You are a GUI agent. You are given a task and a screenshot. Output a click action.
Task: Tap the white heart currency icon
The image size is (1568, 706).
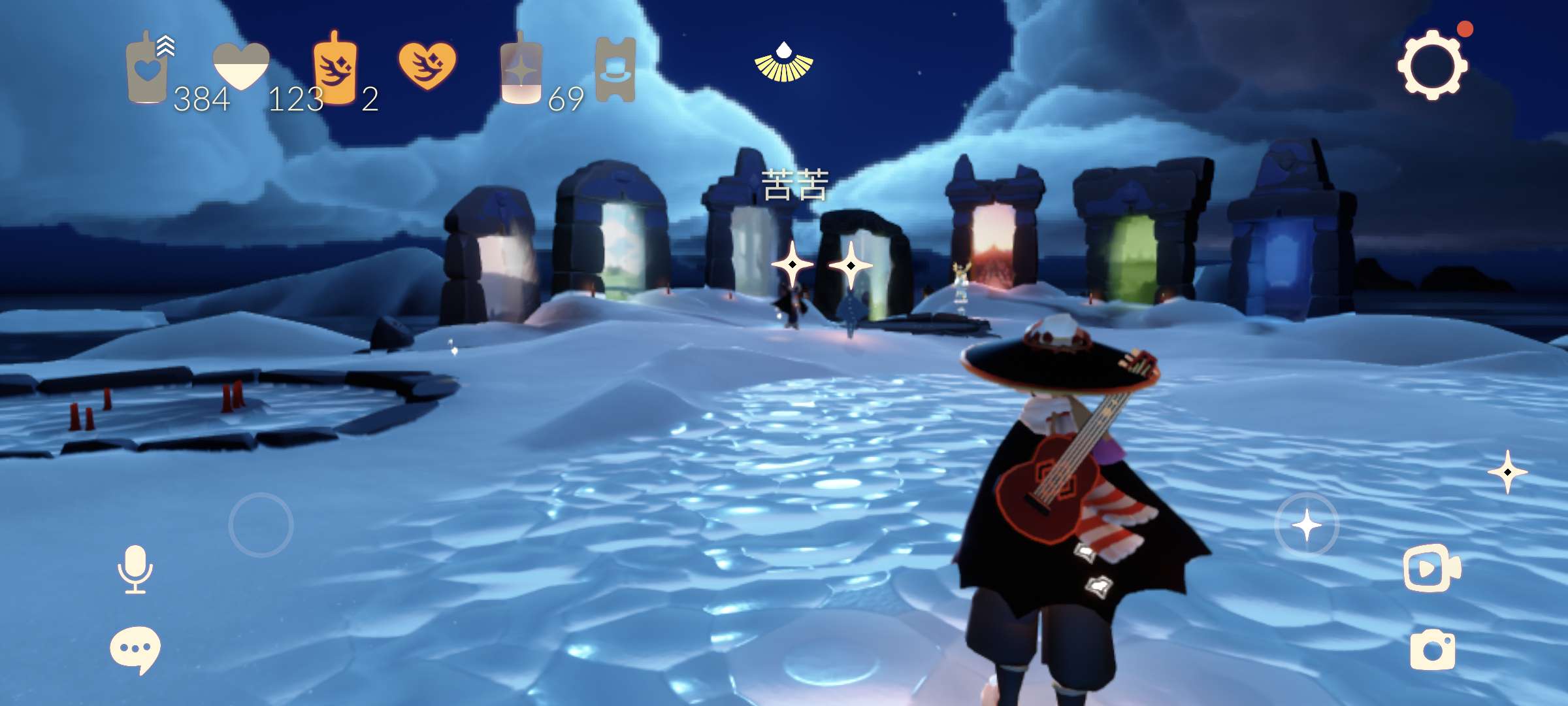(x=241, y=65)
